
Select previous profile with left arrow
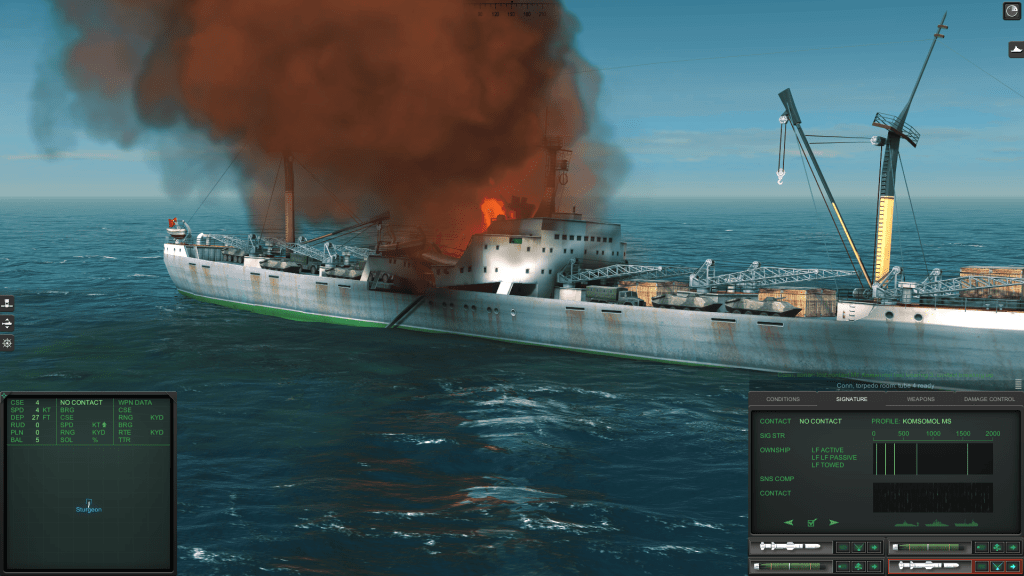click(788, 522)
